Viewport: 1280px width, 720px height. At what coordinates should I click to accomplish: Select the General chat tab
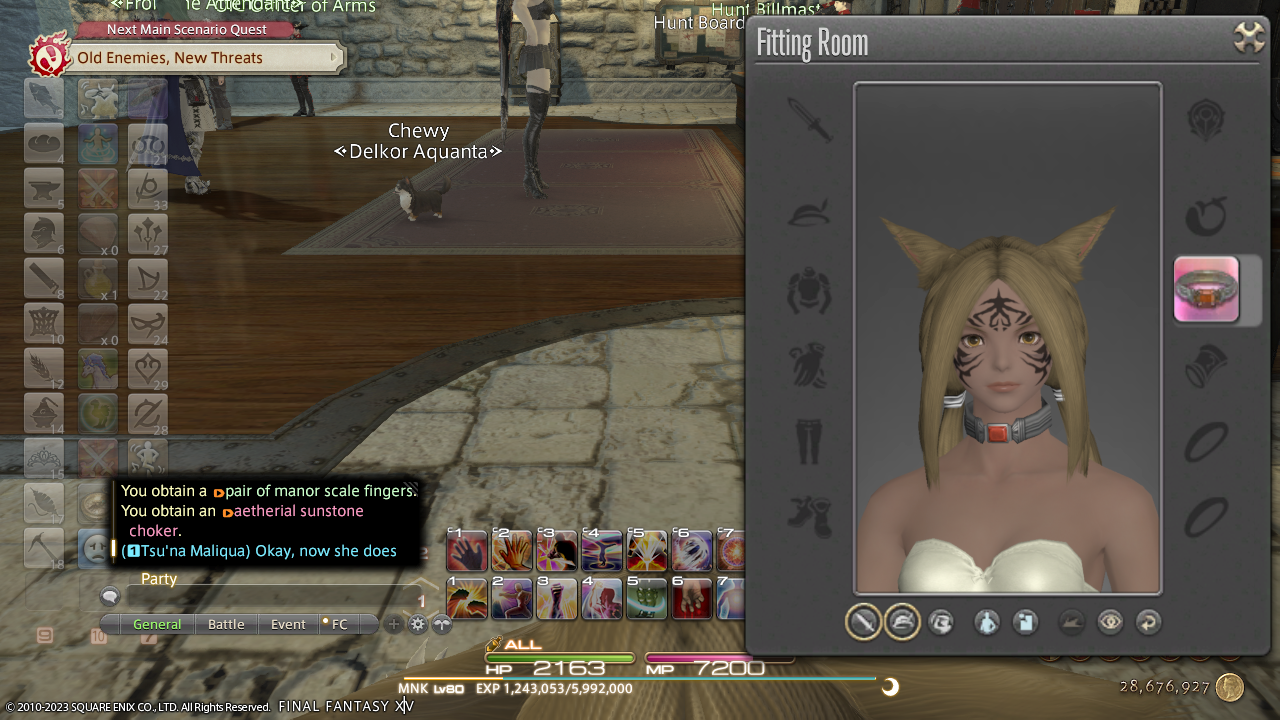coord(157,624)
